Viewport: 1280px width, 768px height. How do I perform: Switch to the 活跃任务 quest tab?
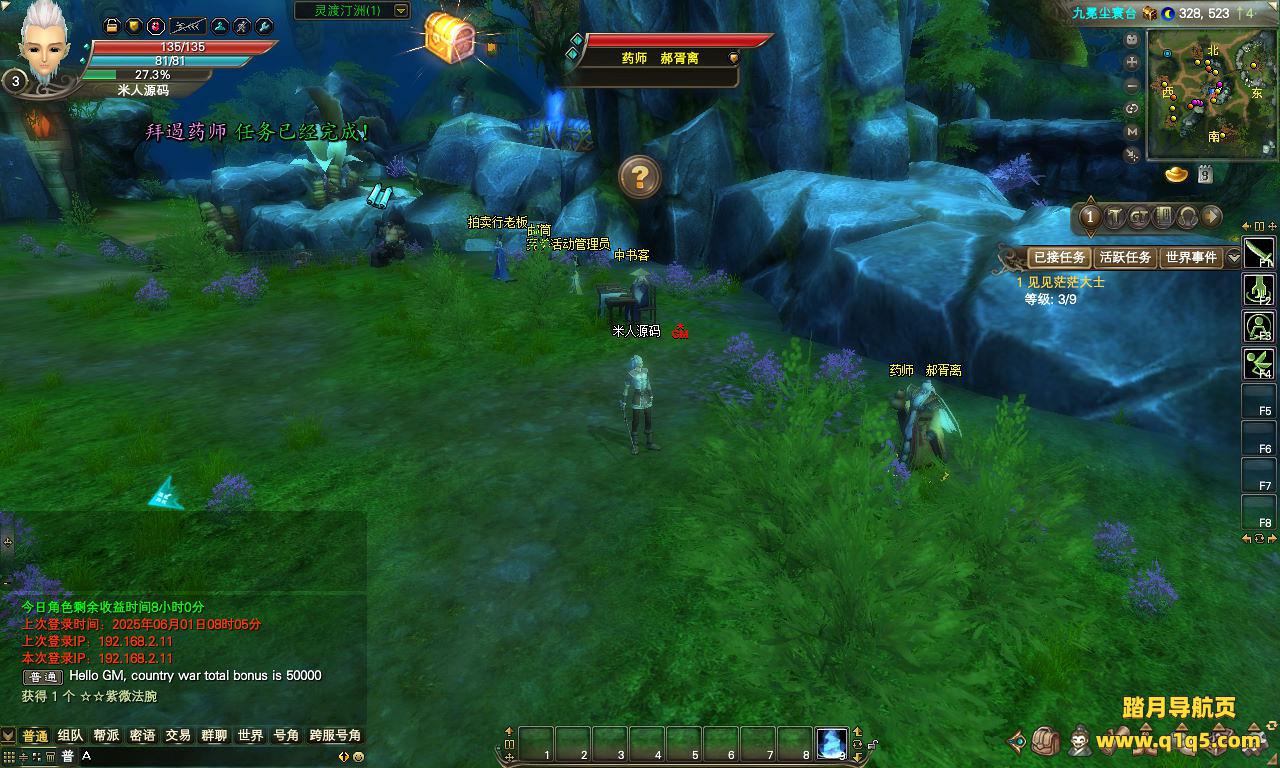coord(1125,257)
